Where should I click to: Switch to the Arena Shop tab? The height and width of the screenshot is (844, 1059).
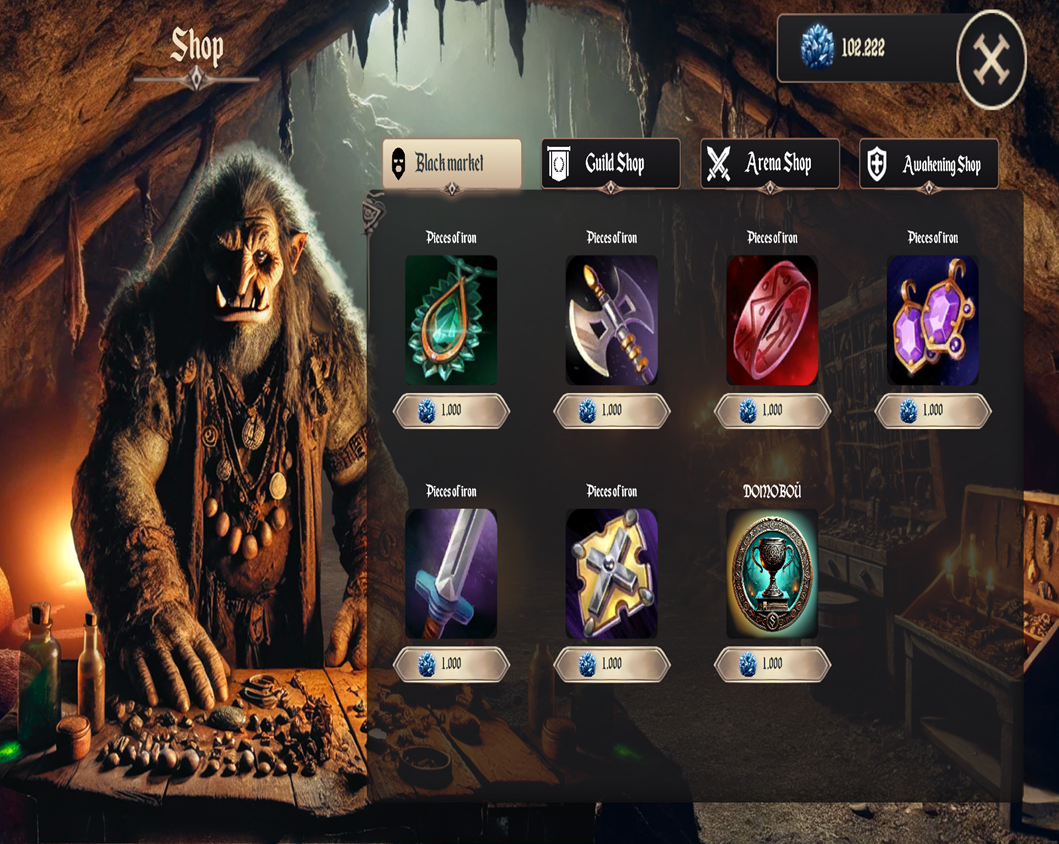click(770, 163)
